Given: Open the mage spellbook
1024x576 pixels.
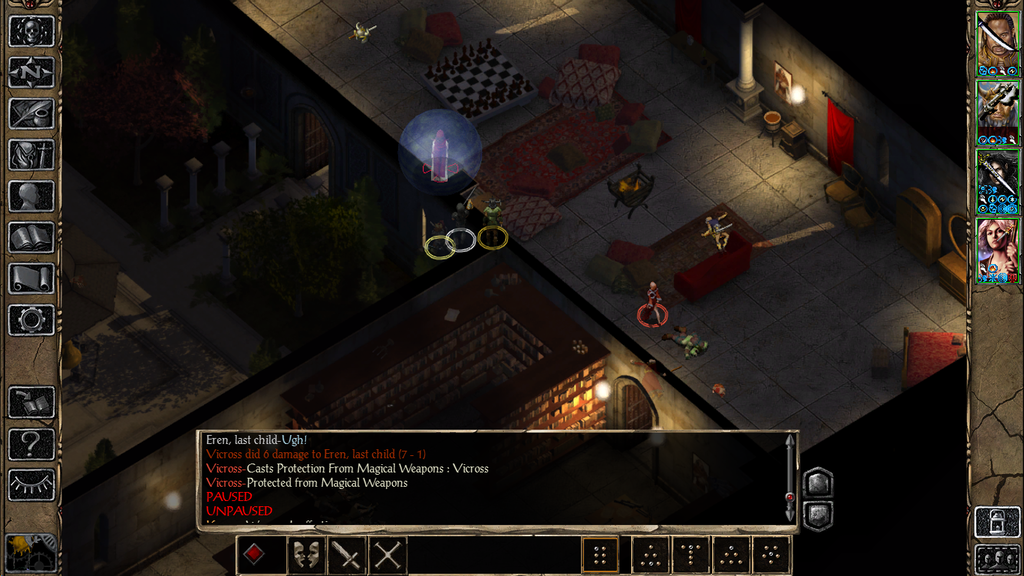Looking at the screenshot, I should [31, 237].
